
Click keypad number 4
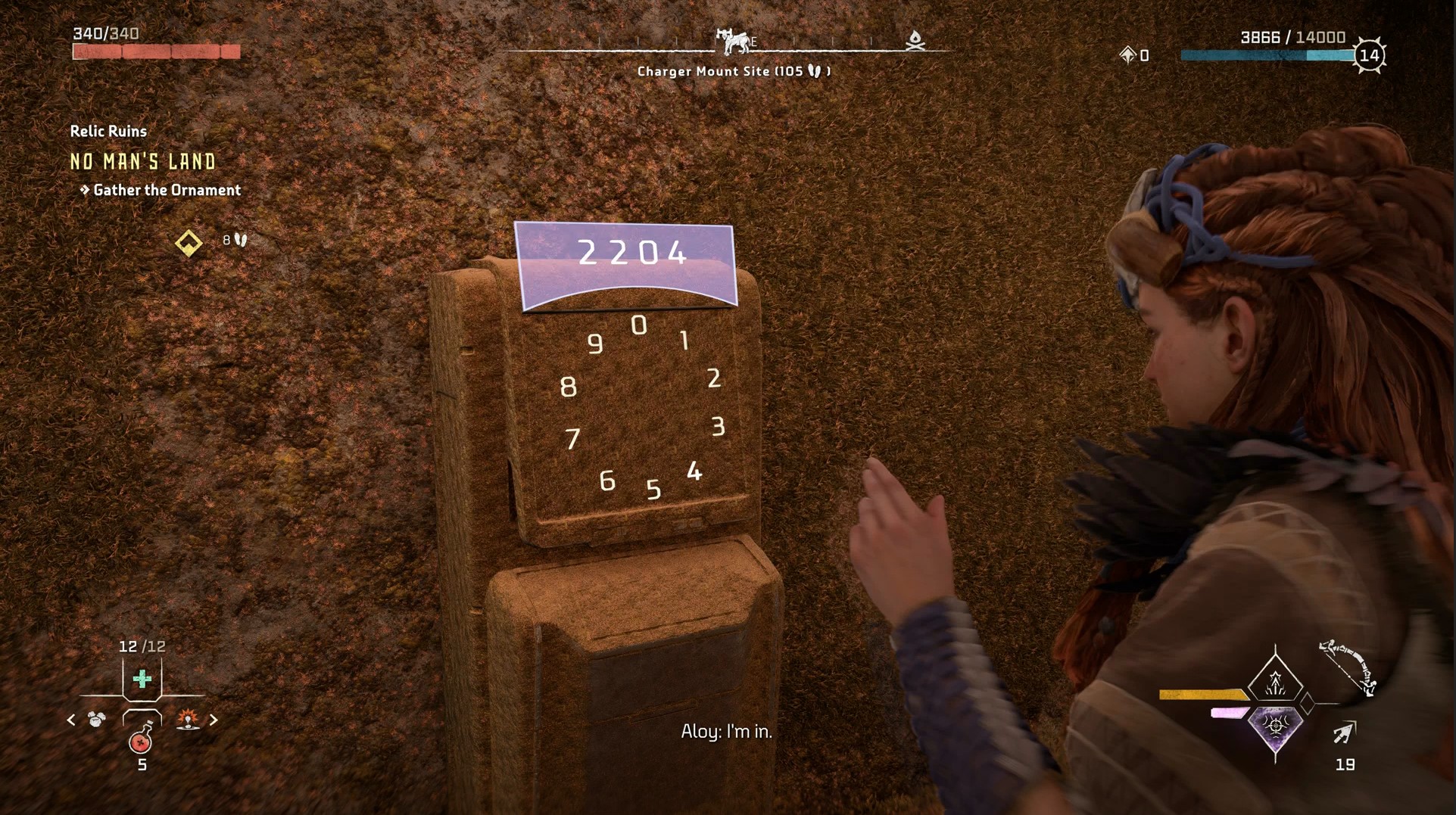click(x=694, y=472)
